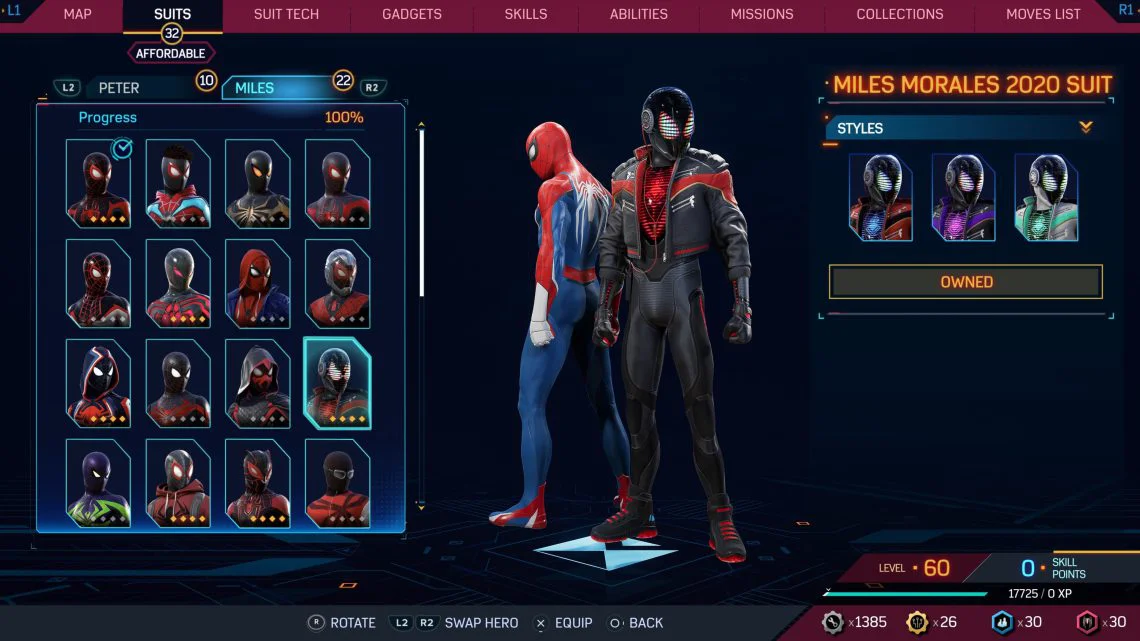
Task: Switch to Peter's suit list
Action: (119, 88)
